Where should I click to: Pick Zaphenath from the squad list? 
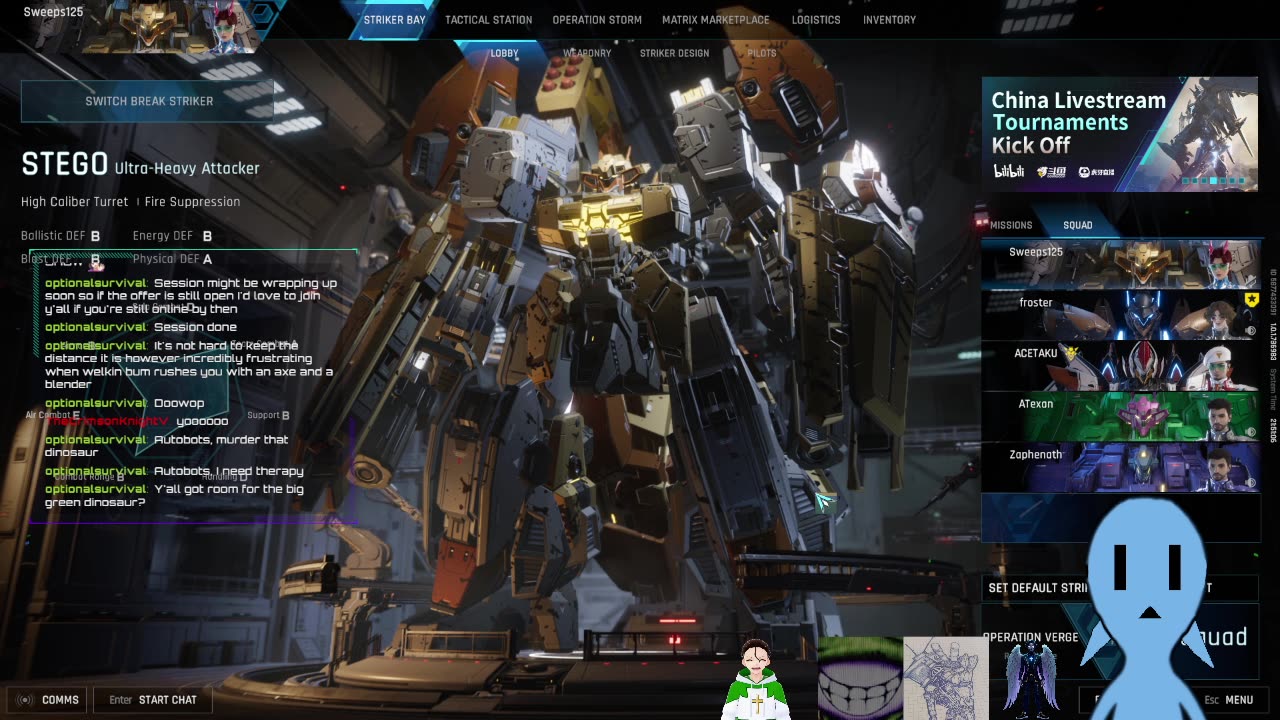click(x=1119, y=467)
